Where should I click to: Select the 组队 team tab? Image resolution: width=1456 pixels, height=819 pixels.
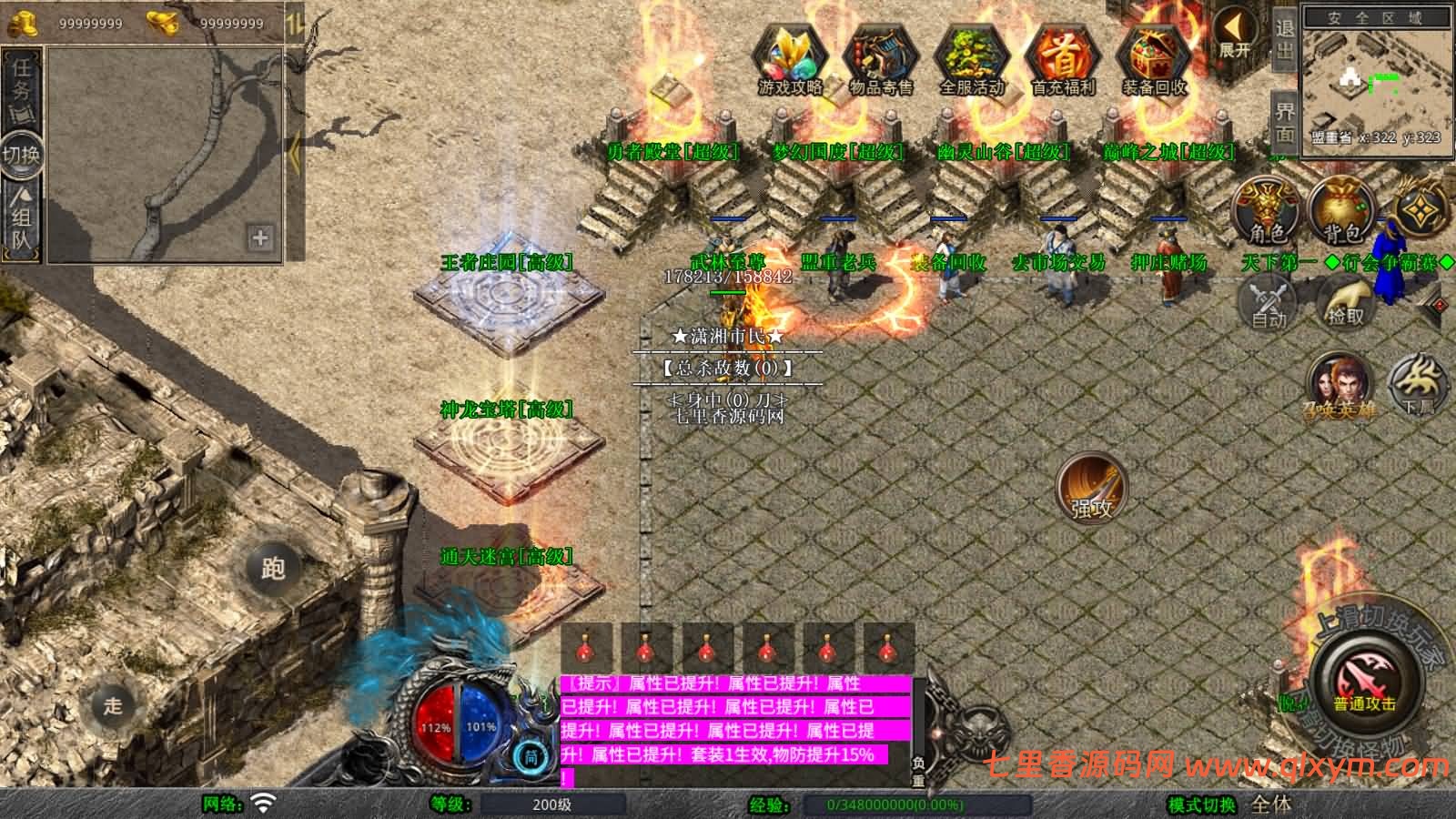point(22,218)
